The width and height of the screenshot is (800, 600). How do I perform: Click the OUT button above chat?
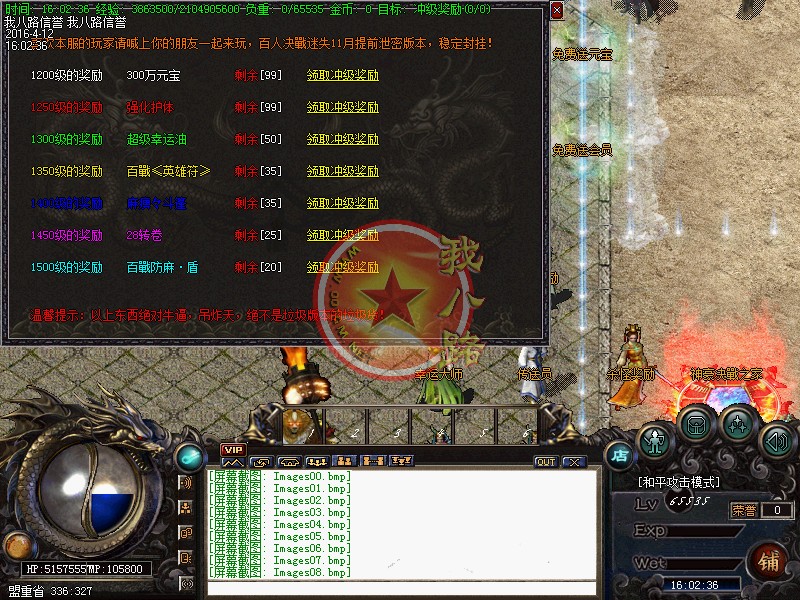[x=545, y=462]
